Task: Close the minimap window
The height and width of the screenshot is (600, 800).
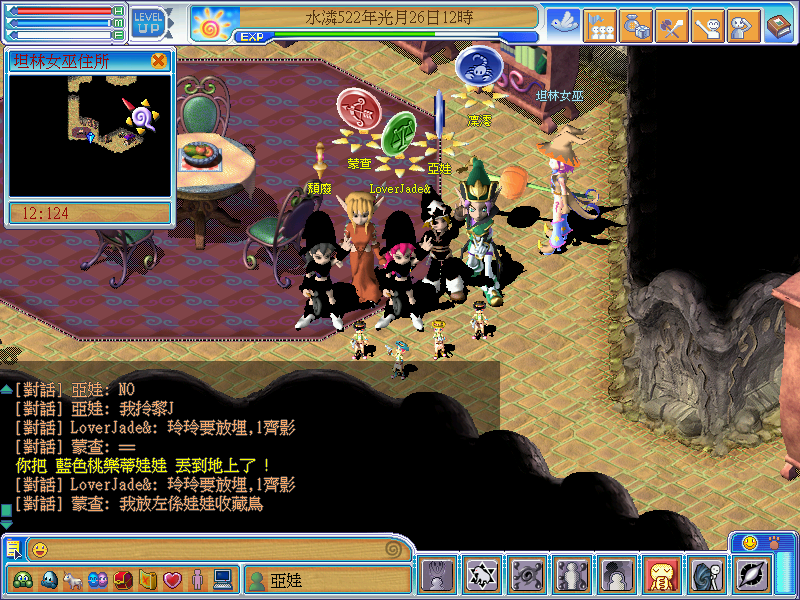Action: pos(159,61)
